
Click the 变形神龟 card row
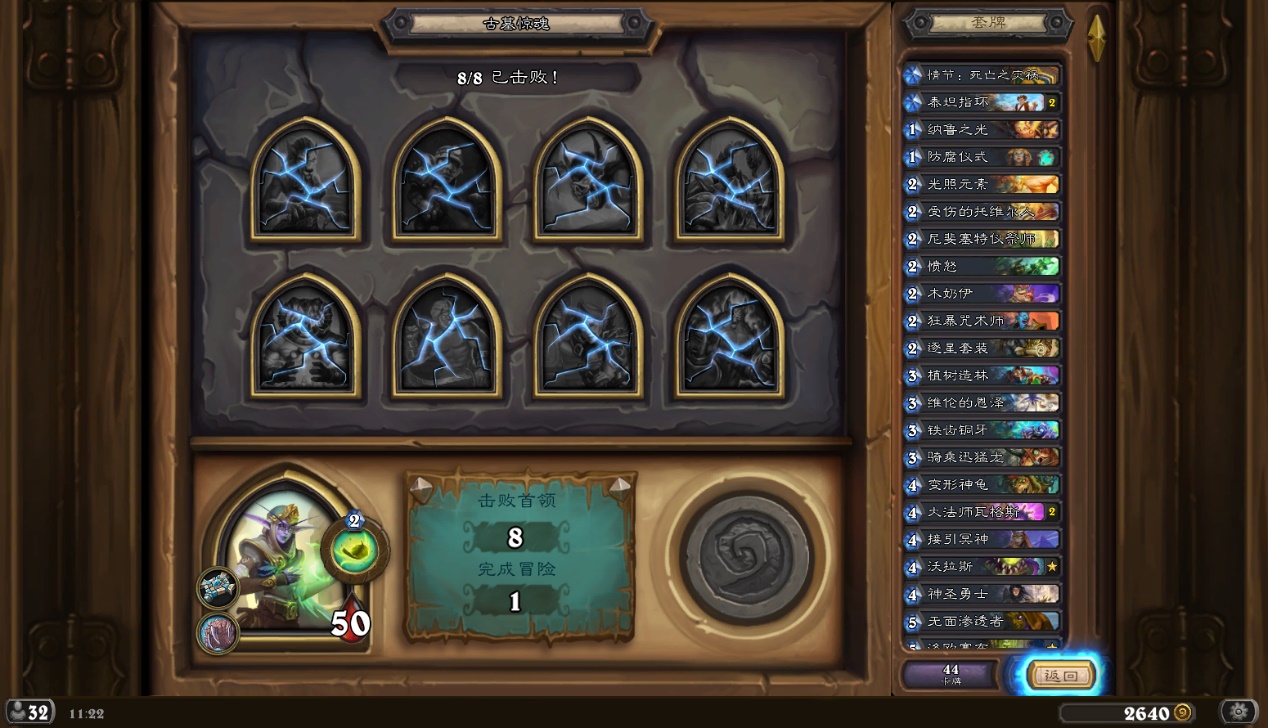(981, 484)
